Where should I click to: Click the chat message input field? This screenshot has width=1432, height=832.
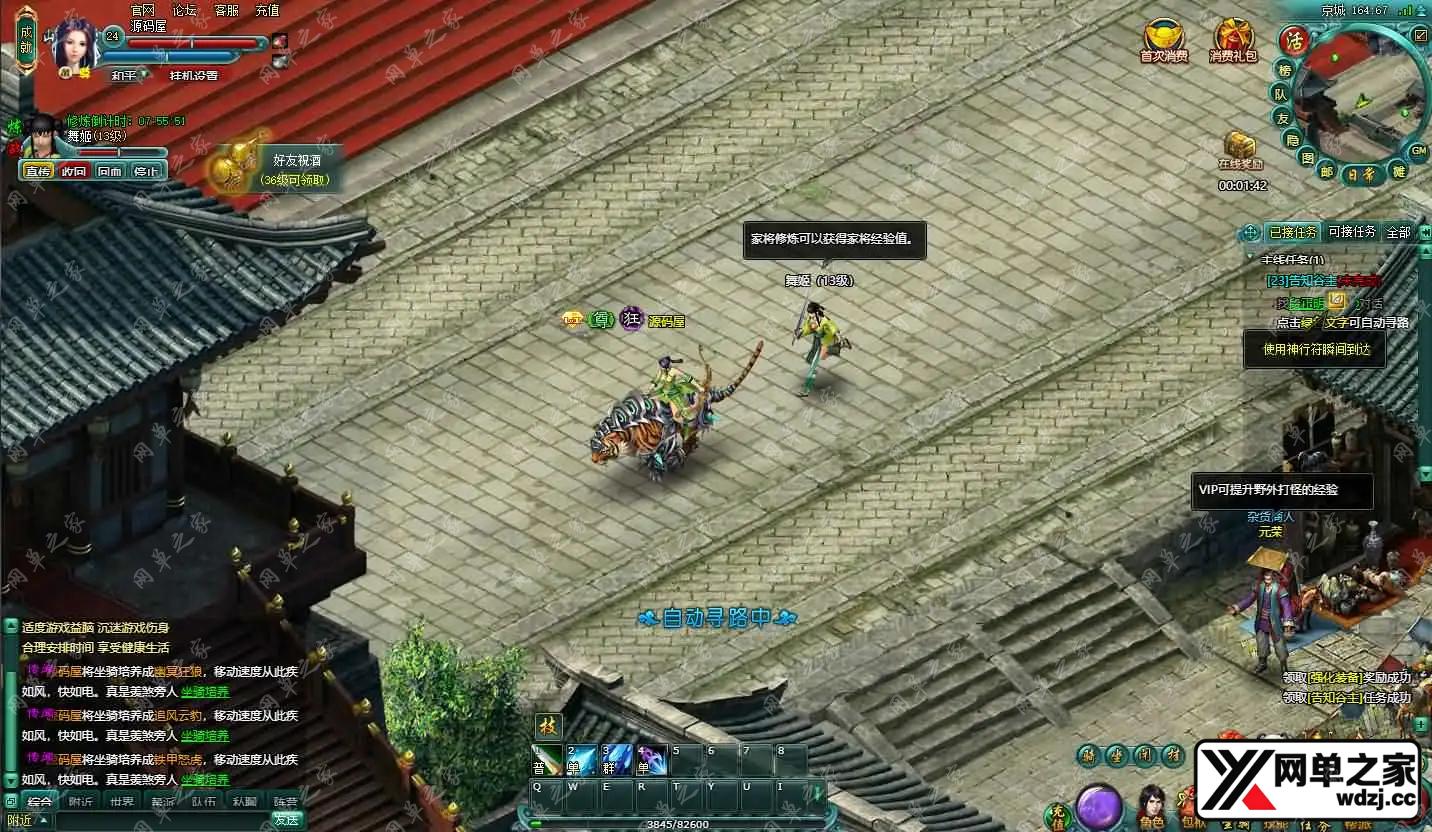[160, 820]
